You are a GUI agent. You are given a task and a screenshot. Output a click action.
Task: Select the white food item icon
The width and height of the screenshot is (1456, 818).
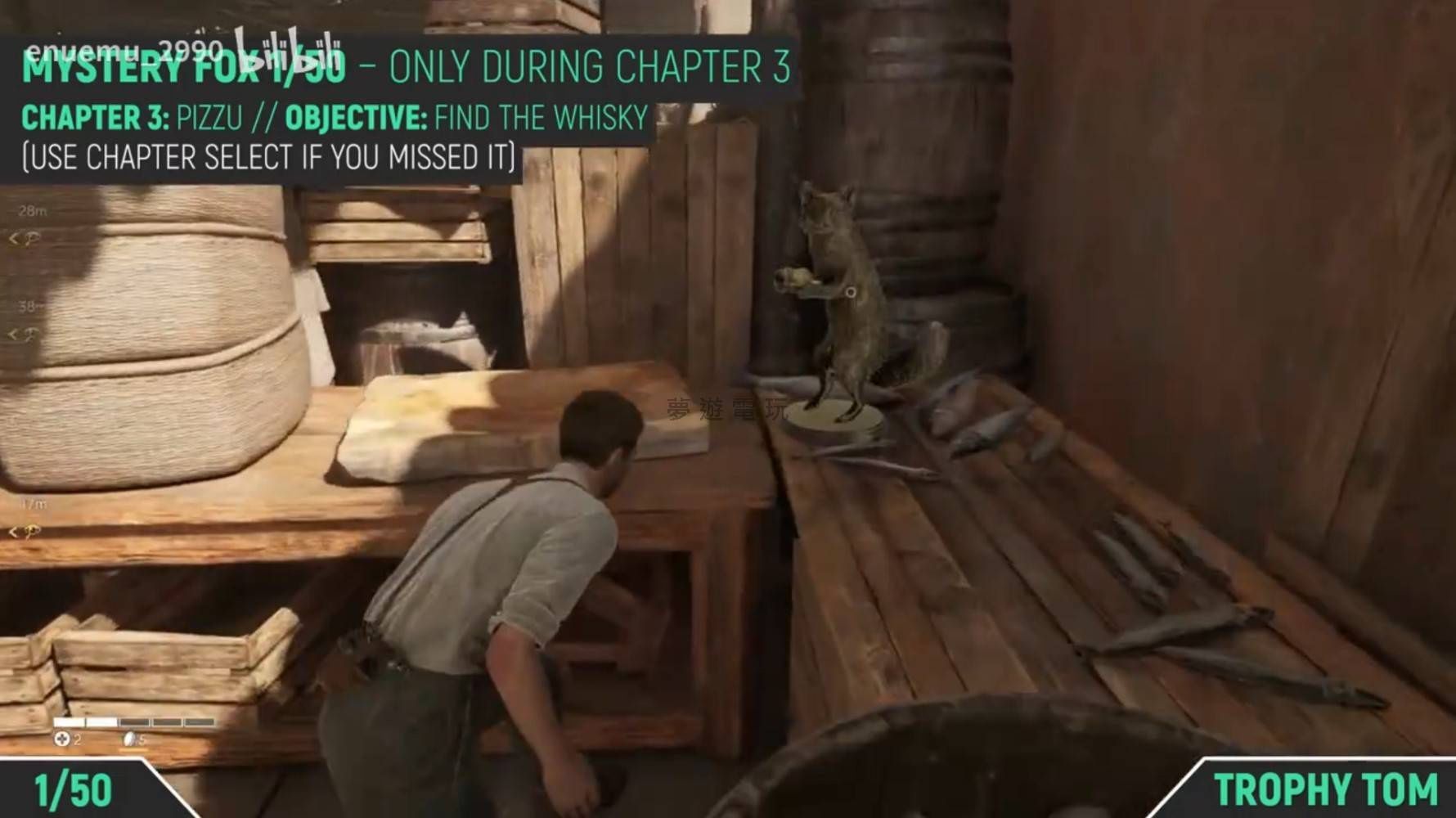(x=131, y=739)
